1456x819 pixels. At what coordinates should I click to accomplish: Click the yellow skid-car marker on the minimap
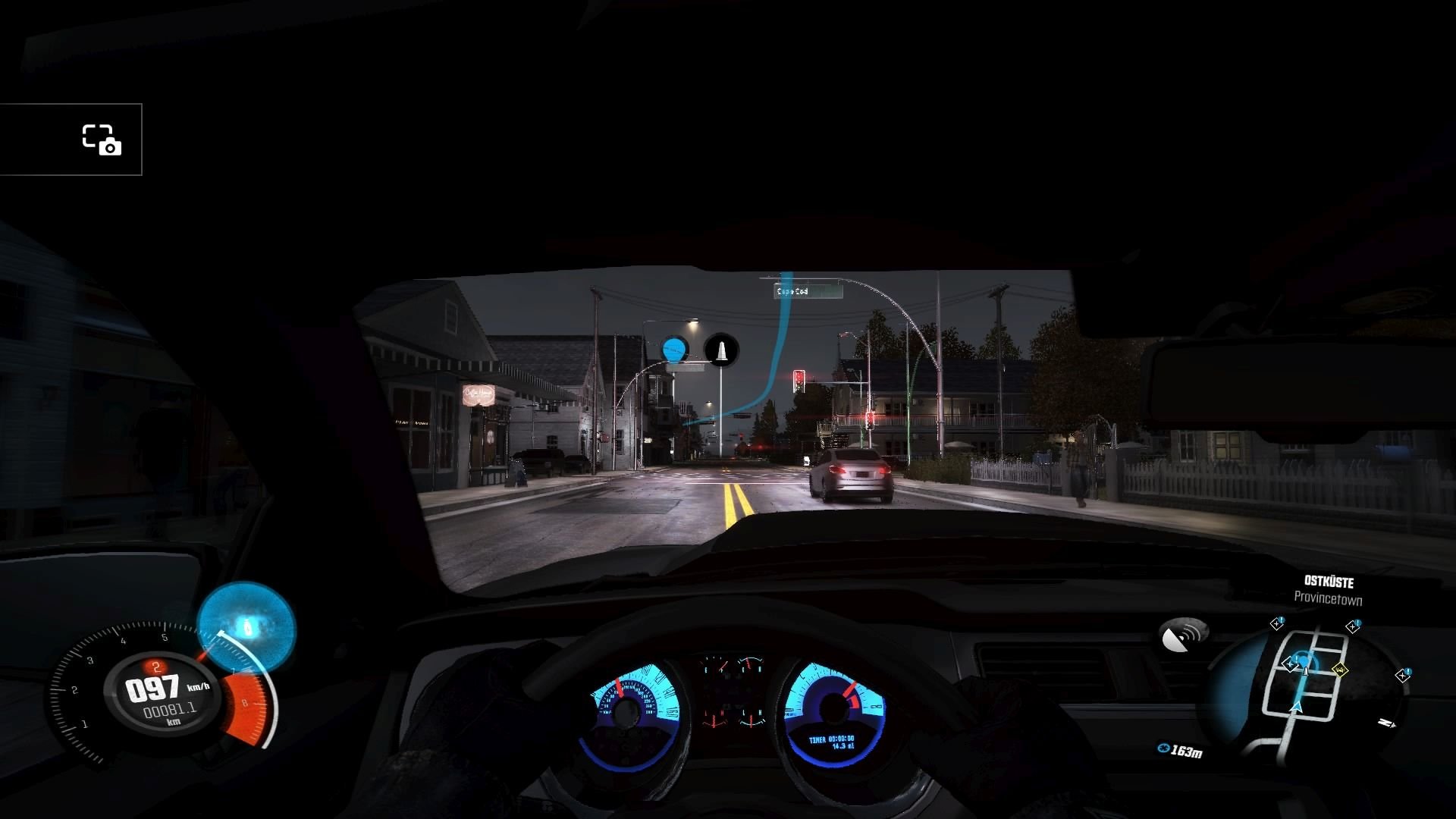(x=1340, y=670)
